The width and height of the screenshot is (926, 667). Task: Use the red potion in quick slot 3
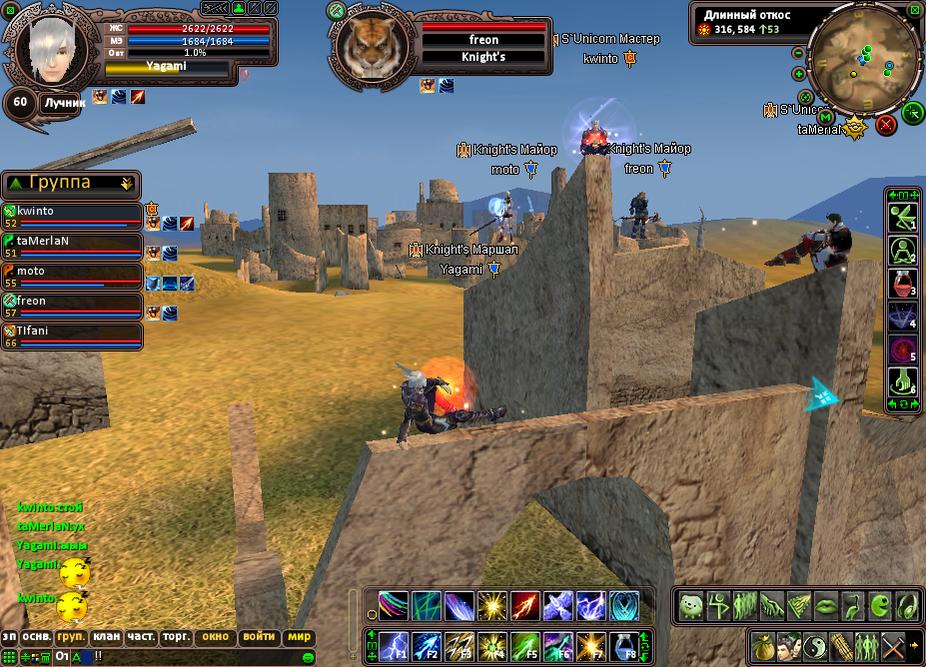click(x=902, y=283)
